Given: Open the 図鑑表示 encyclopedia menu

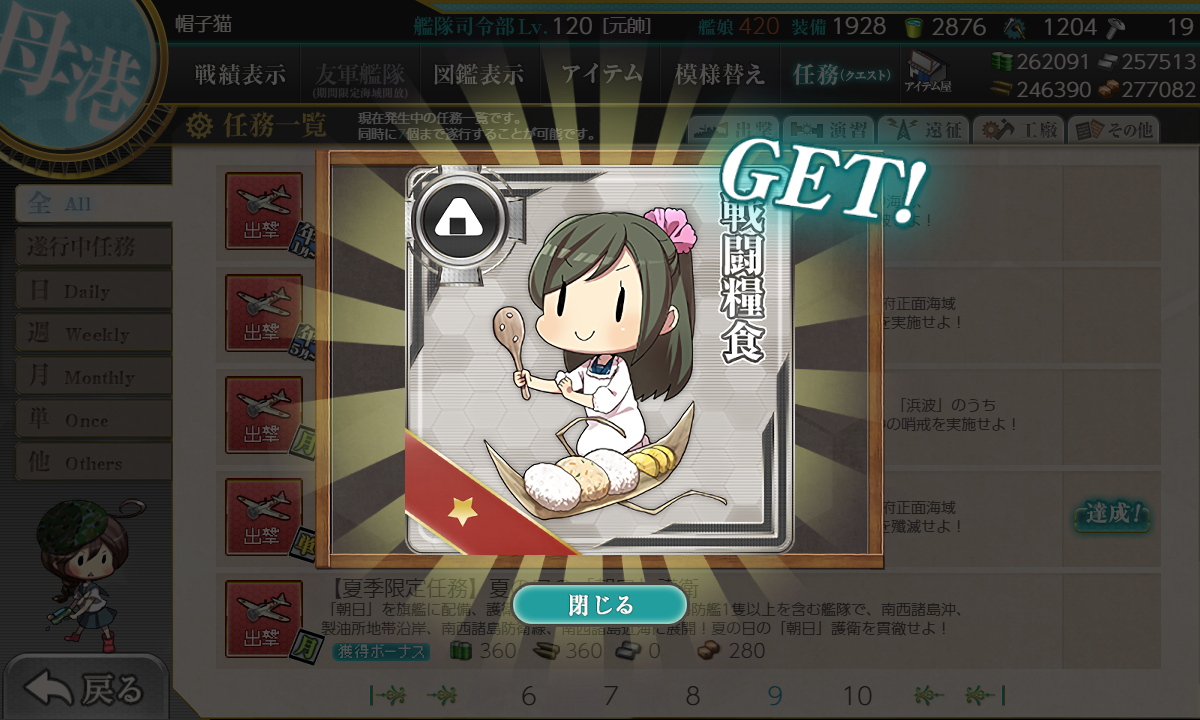Looking at the screenshot, I should (478, 75).
